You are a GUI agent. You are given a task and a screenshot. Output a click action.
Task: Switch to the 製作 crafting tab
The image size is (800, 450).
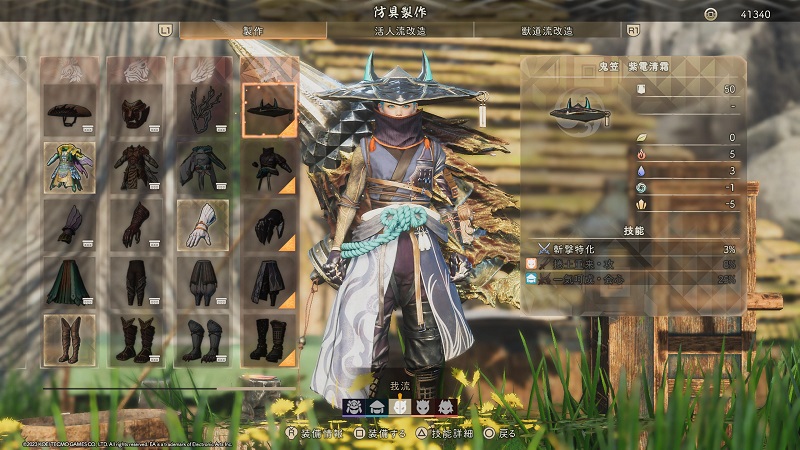[253, 31]
